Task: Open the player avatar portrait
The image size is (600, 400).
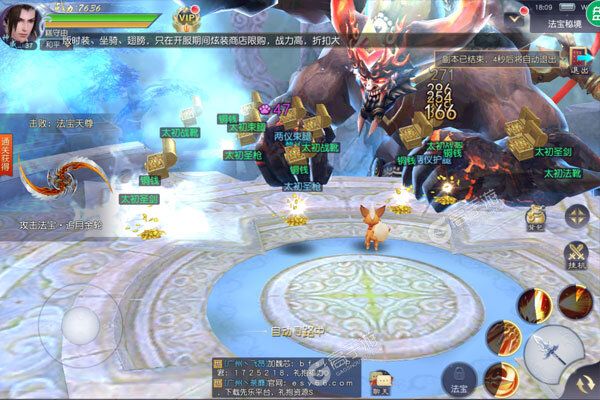Action: click(x=21, y=22)
